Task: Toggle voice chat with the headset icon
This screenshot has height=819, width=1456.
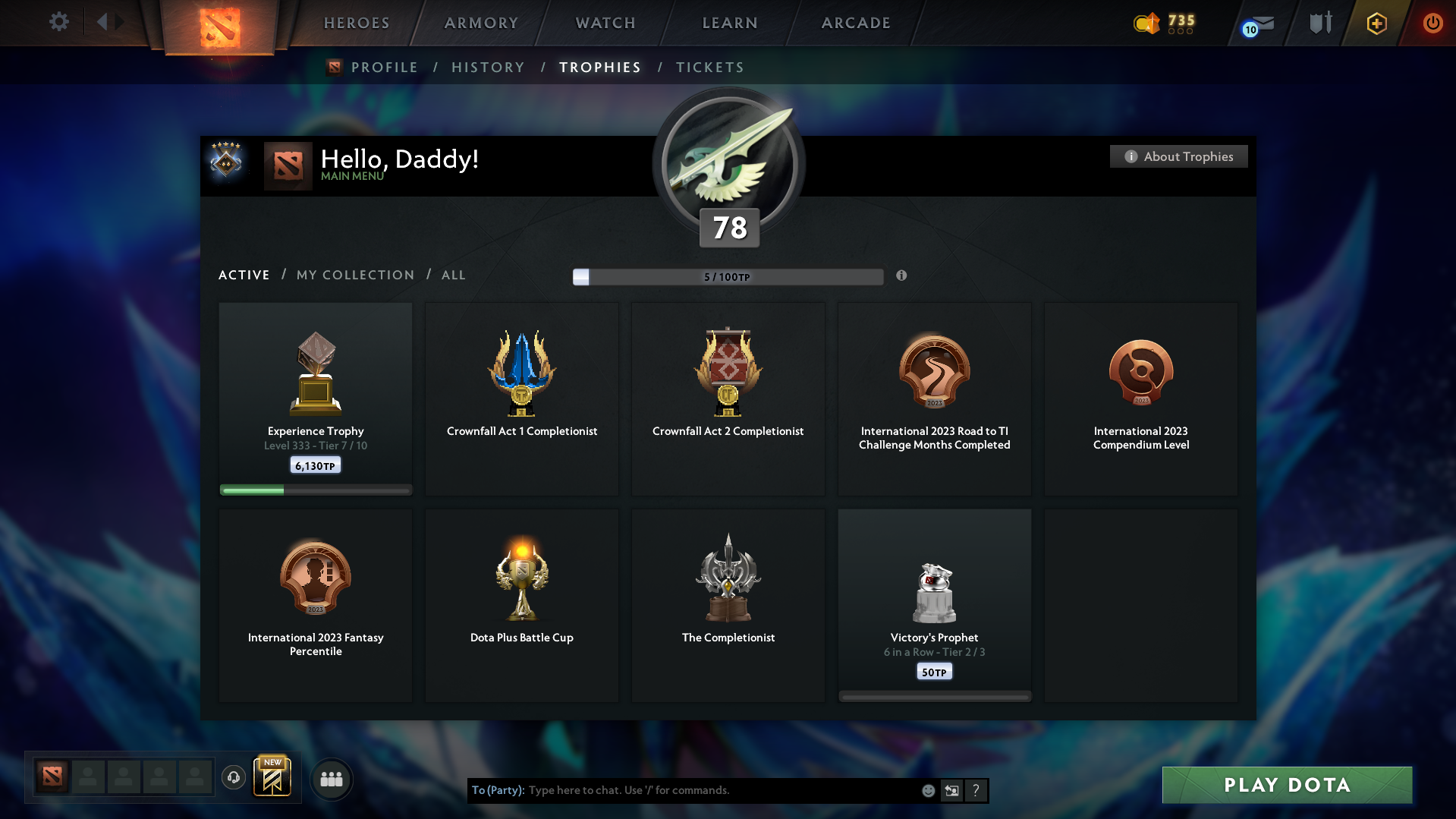Action: point(234,778)
